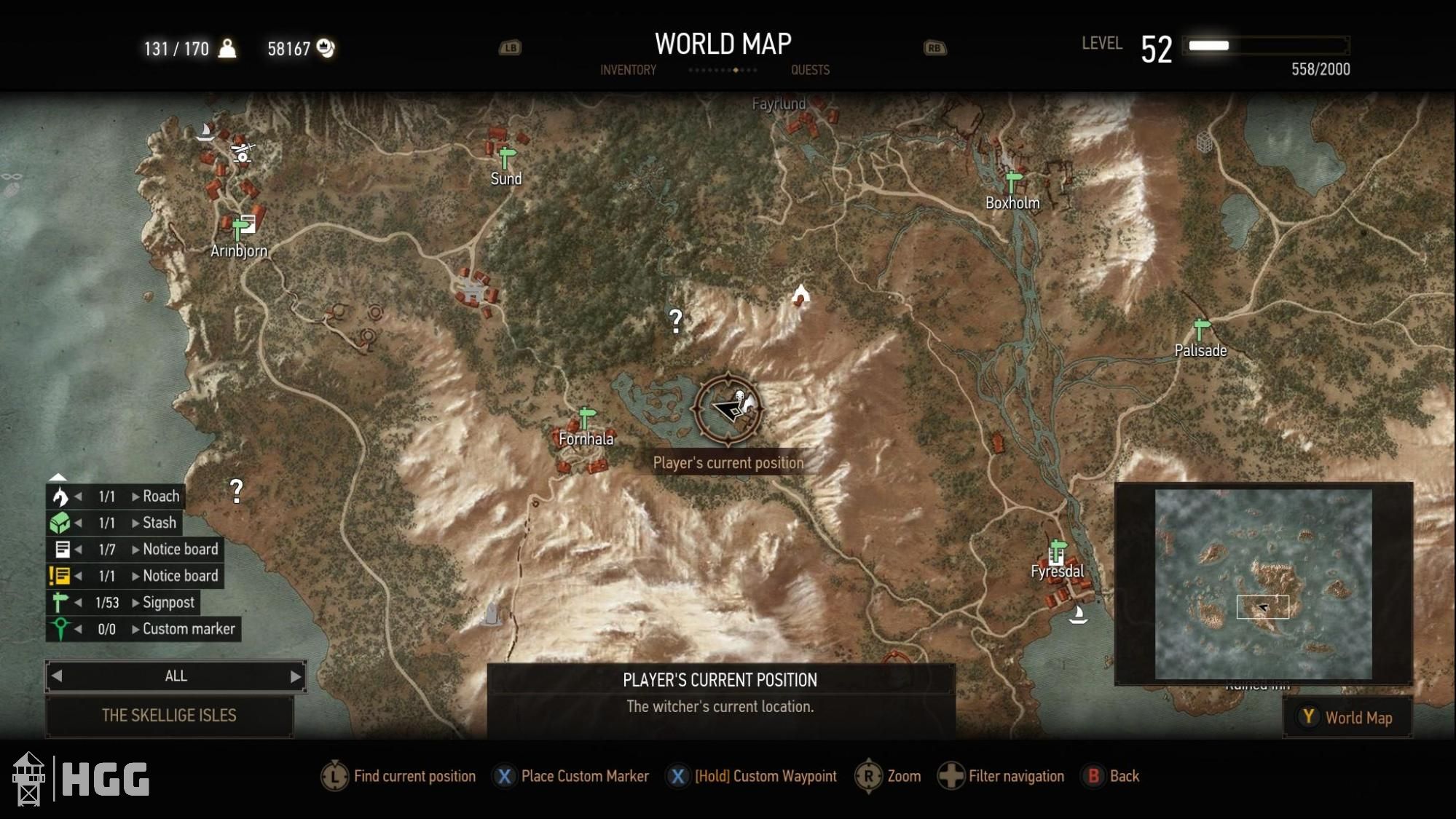Toggle the Signpost filter in the legend

coord(62,602)
